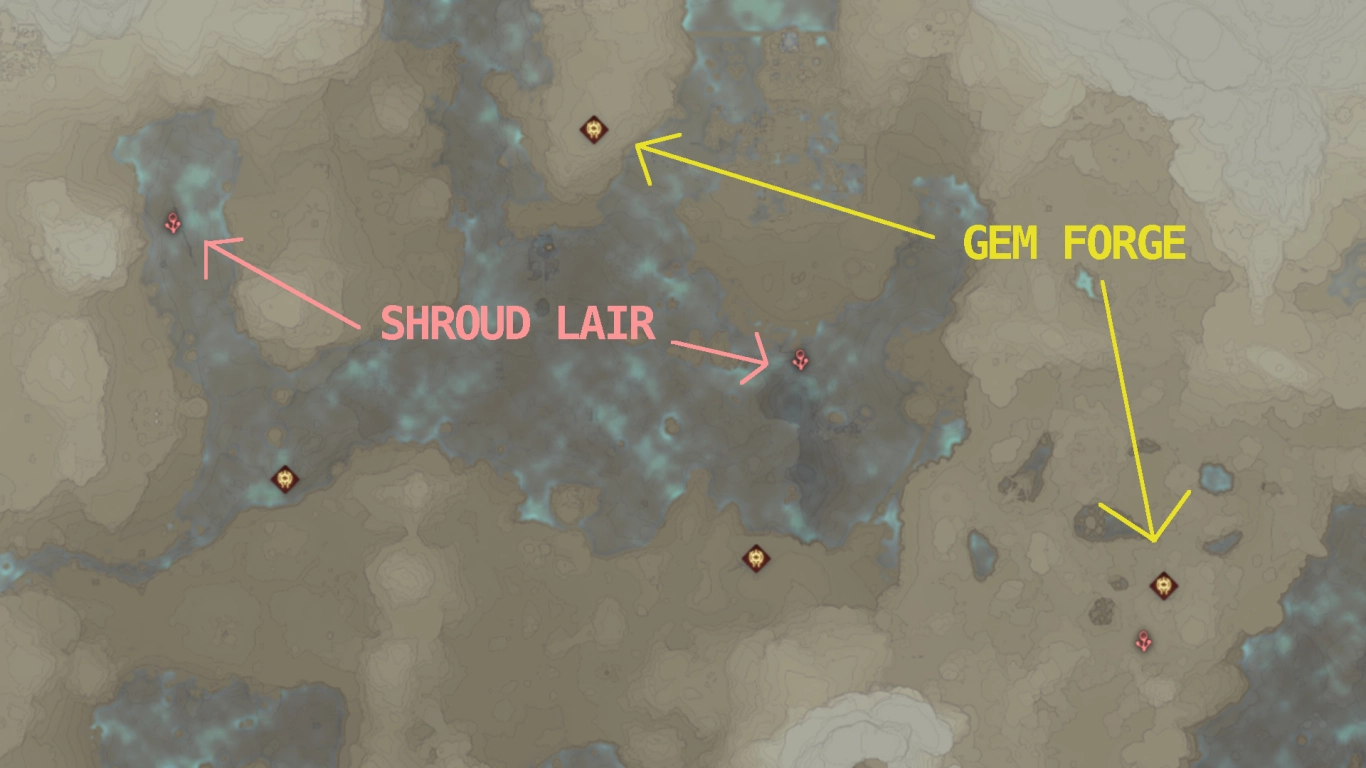The image size is (1366, 768).
Task: Click the pink SHROUD LAIR label
Action: (516, 324)
